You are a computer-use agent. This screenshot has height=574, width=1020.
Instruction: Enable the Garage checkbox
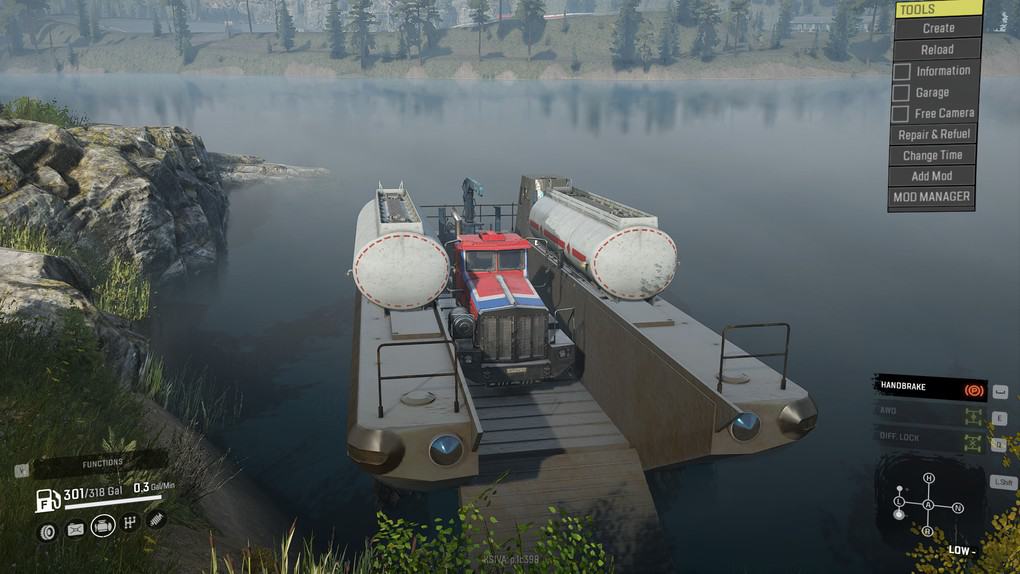pos(902,92)
